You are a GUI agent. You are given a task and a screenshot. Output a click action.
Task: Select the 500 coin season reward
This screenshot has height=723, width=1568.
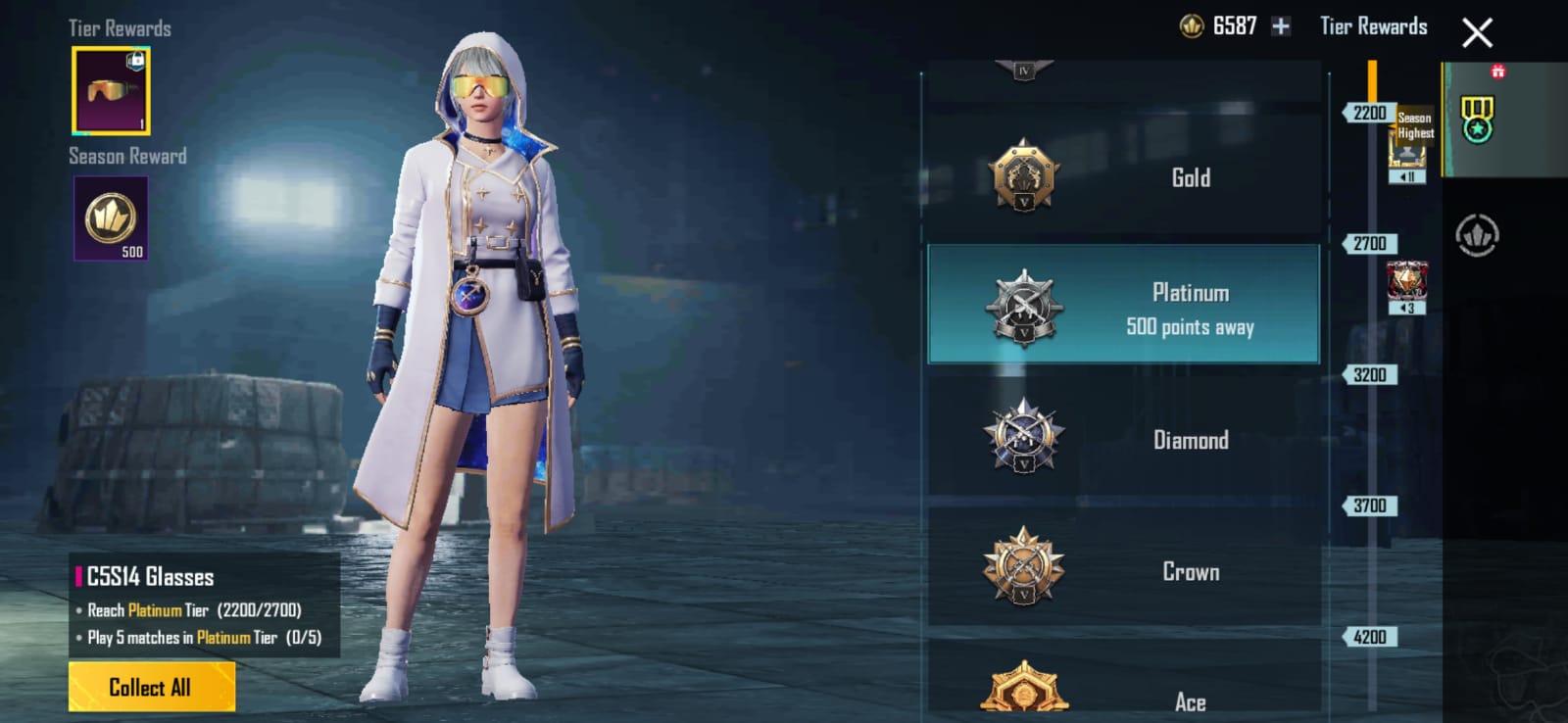[x=111, y=218]
